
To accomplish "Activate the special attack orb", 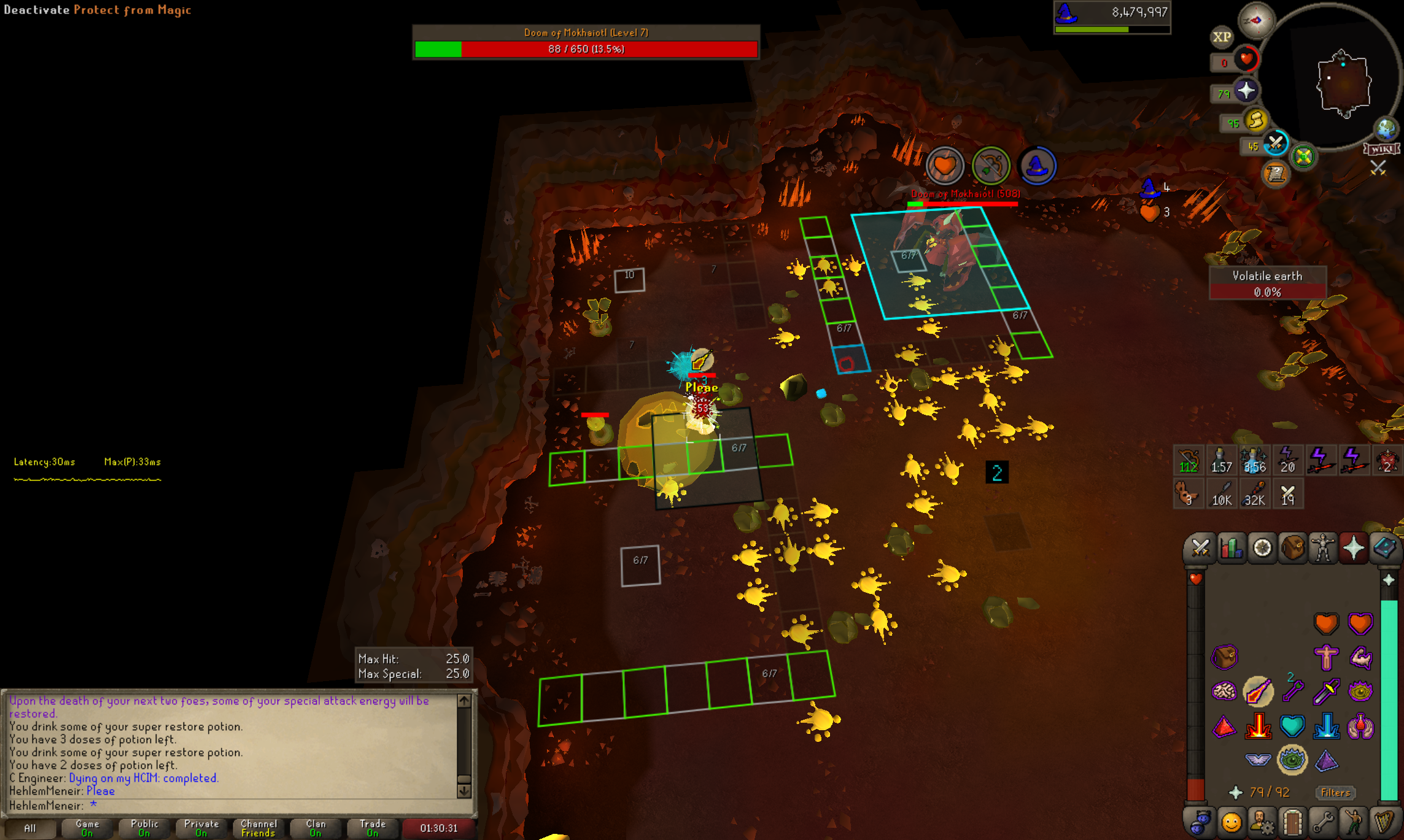I will [x=1276, y=144].
